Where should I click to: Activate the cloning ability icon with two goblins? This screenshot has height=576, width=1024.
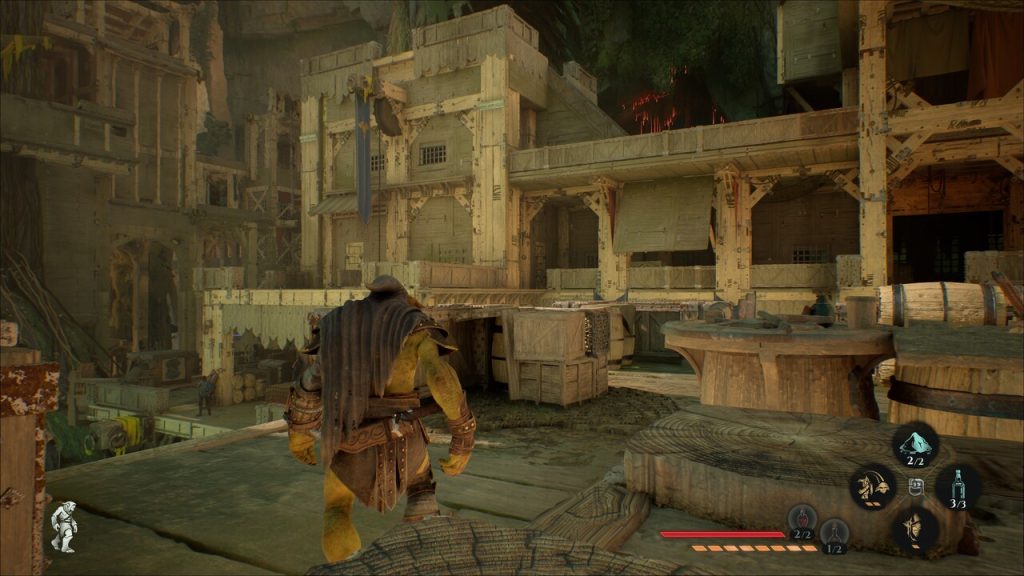(872, 487)
